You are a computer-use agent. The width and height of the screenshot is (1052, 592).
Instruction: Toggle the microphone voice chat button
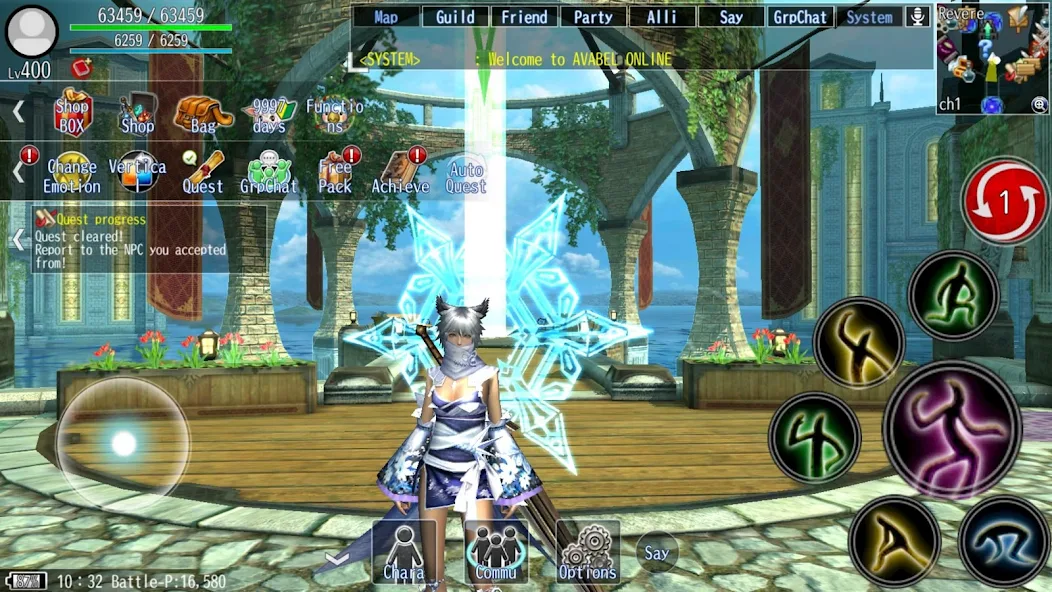917,17
